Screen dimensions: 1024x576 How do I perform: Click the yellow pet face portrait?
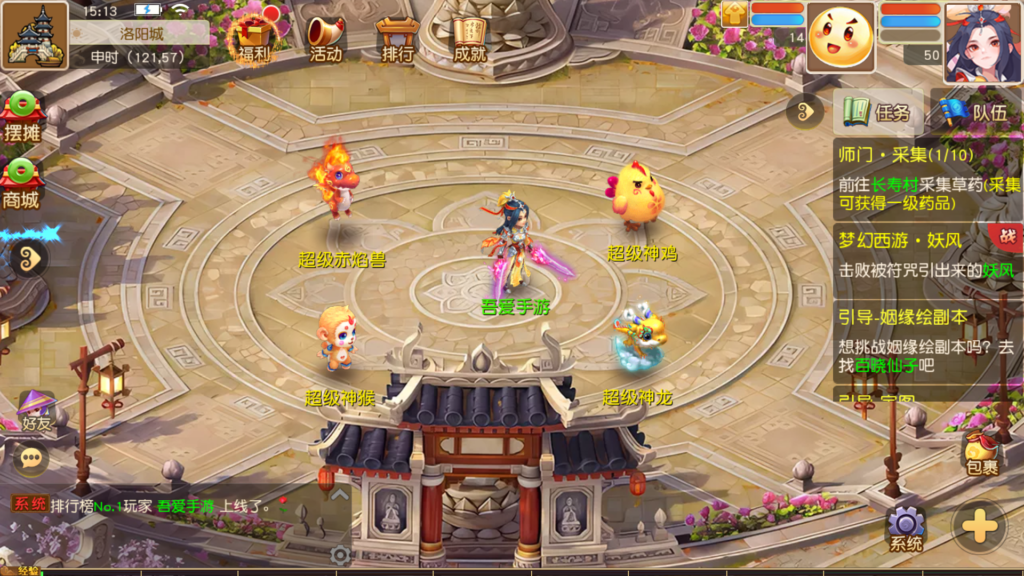pyautogui.click(x=841, y=37)
